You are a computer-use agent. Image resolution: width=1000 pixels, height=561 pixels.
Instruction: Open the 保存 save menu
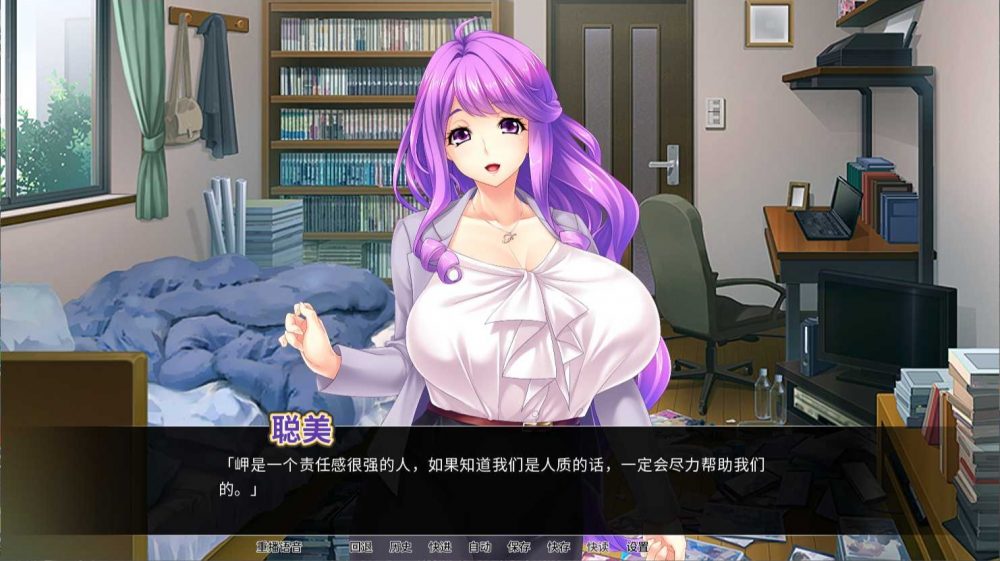[x=519, y=547]
